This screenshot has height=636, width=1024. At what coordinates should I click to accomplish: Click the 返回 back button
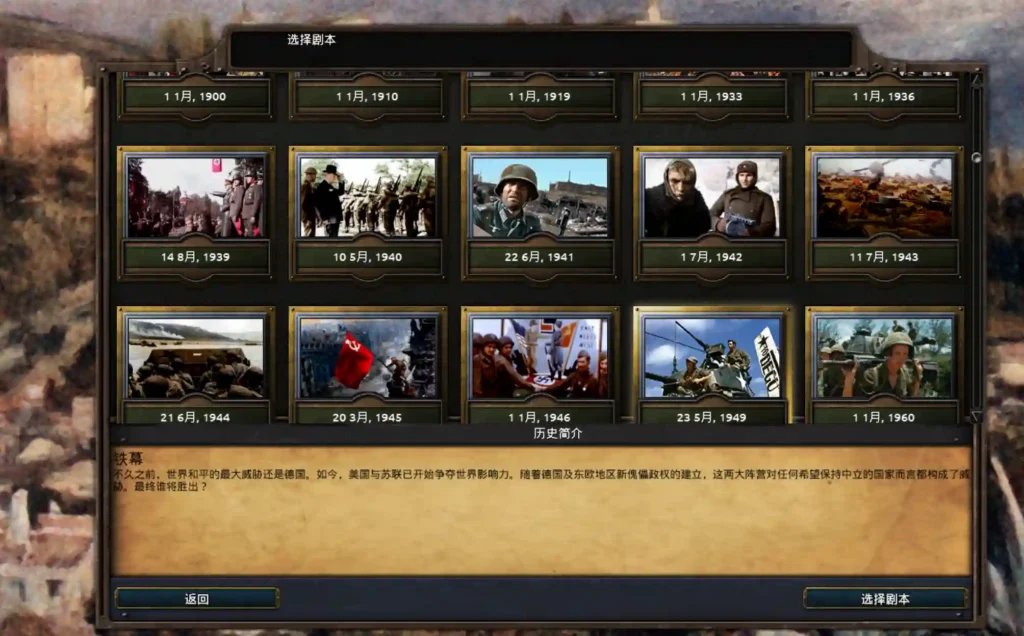(197, 599)
